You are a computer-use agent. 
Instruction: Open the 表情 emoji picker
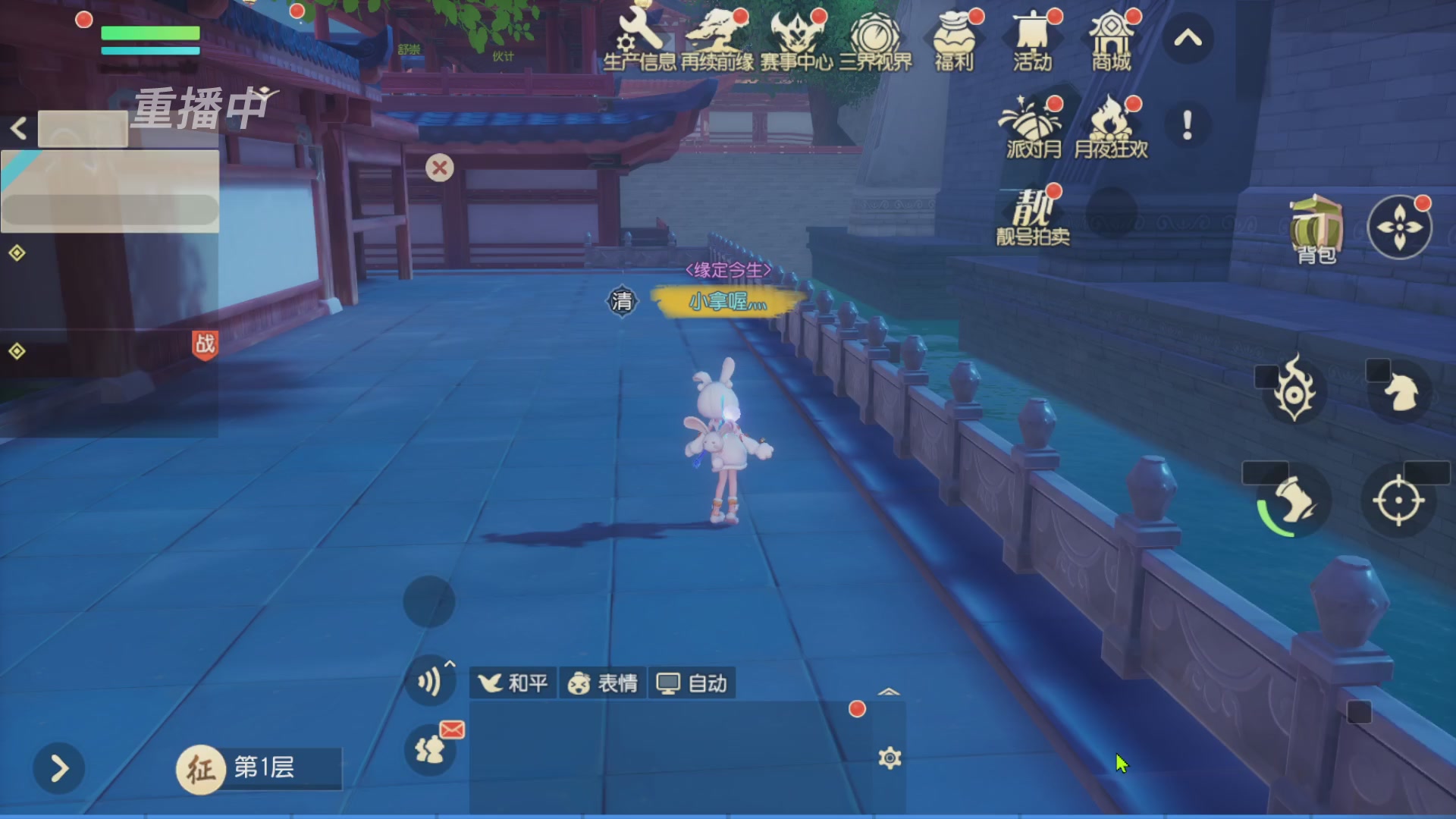(603, 682)
